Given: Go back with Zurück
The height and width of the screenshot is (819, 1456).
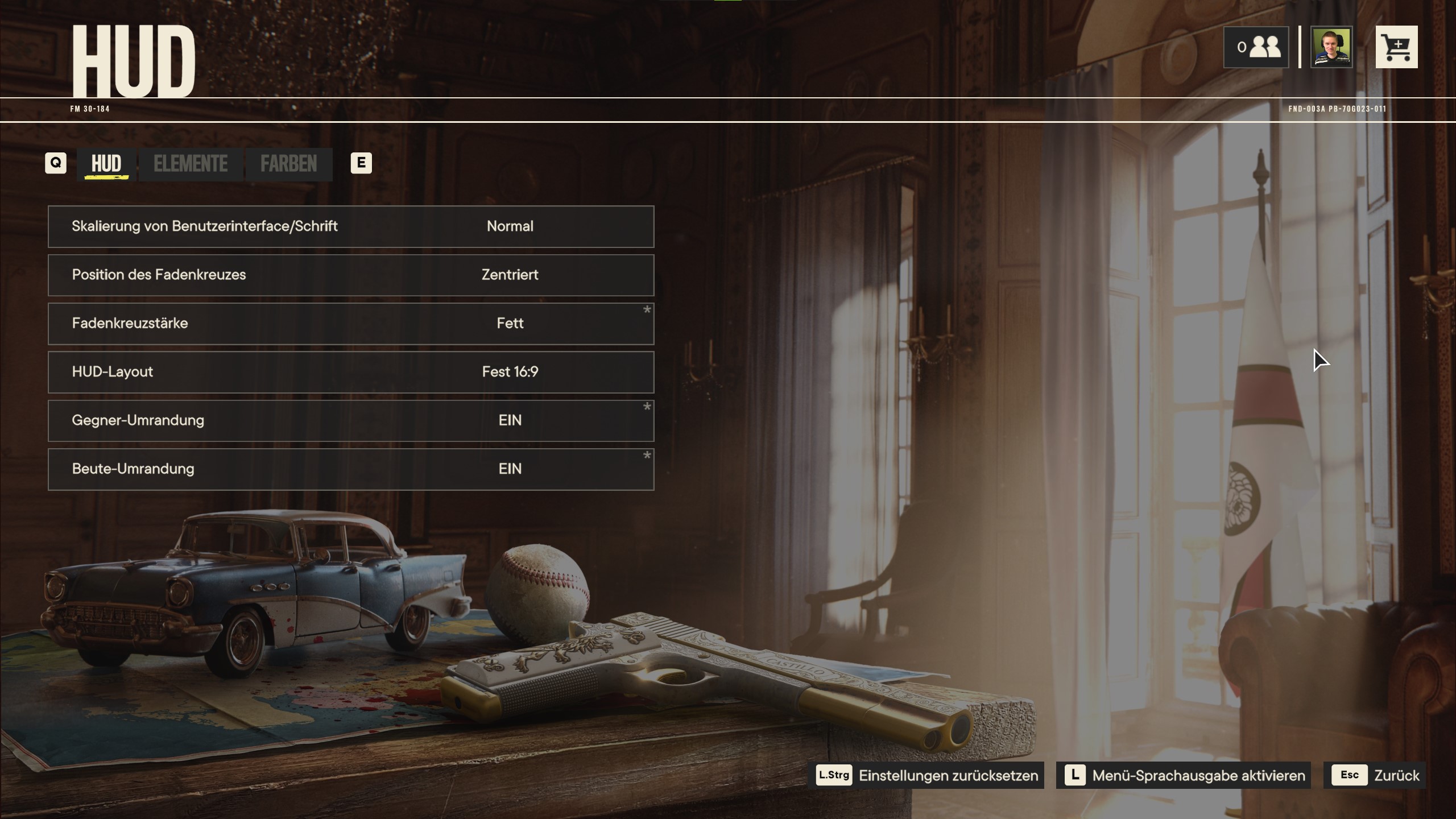Looking at the screenshot, I should [x=1374, y=775].
